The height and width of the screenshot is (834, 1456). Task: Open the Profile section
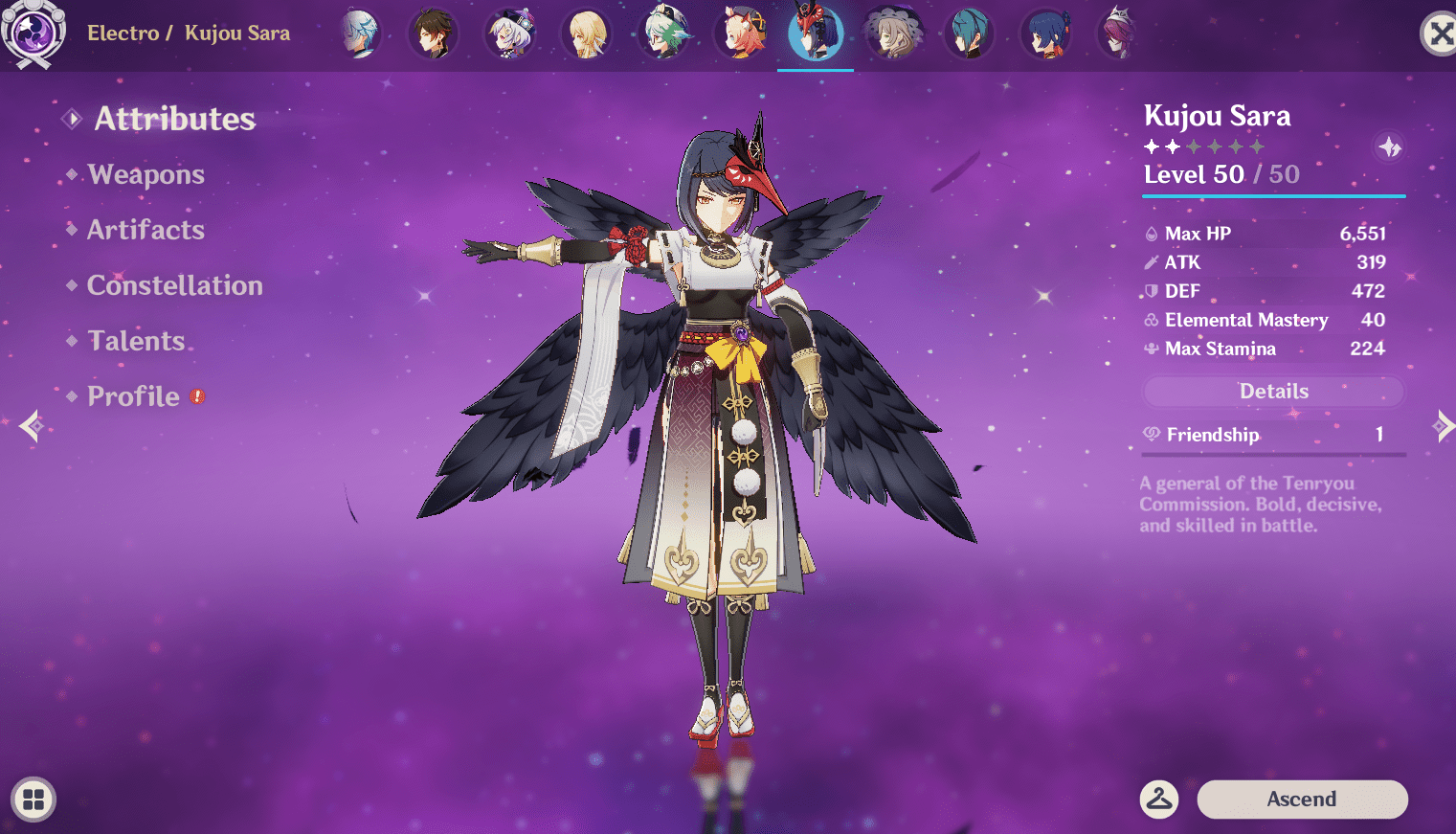[133, 396]
